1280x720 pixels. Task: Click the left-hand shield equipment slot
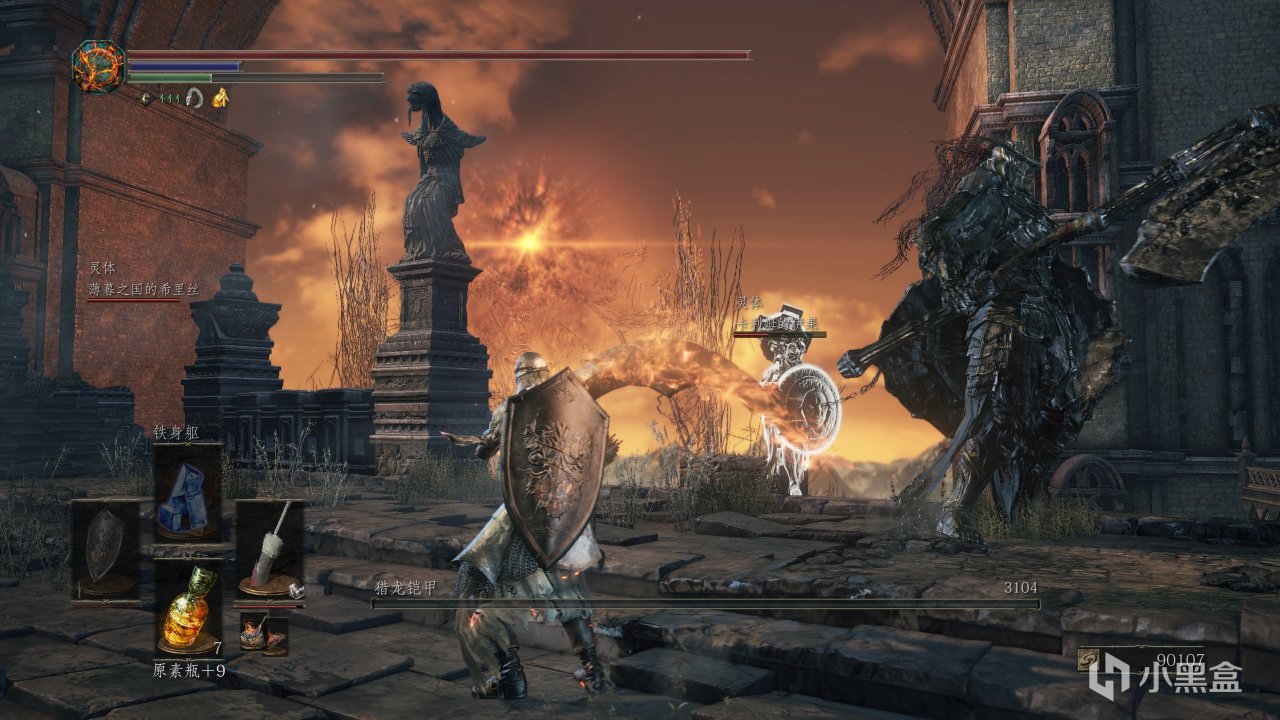click(104, 550)
